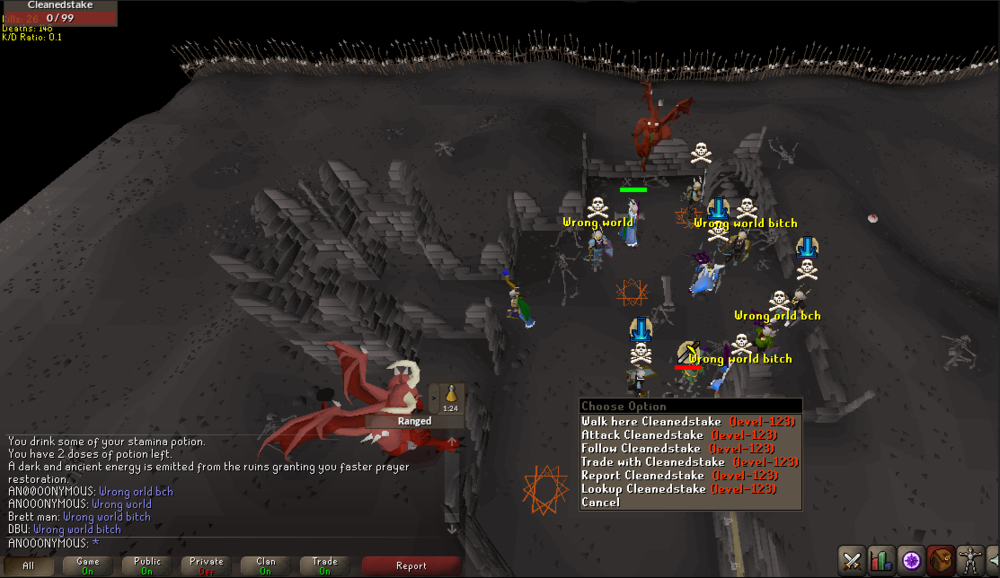Toggle the Public chat filter

pyautogui.click(x=147, y=566)
